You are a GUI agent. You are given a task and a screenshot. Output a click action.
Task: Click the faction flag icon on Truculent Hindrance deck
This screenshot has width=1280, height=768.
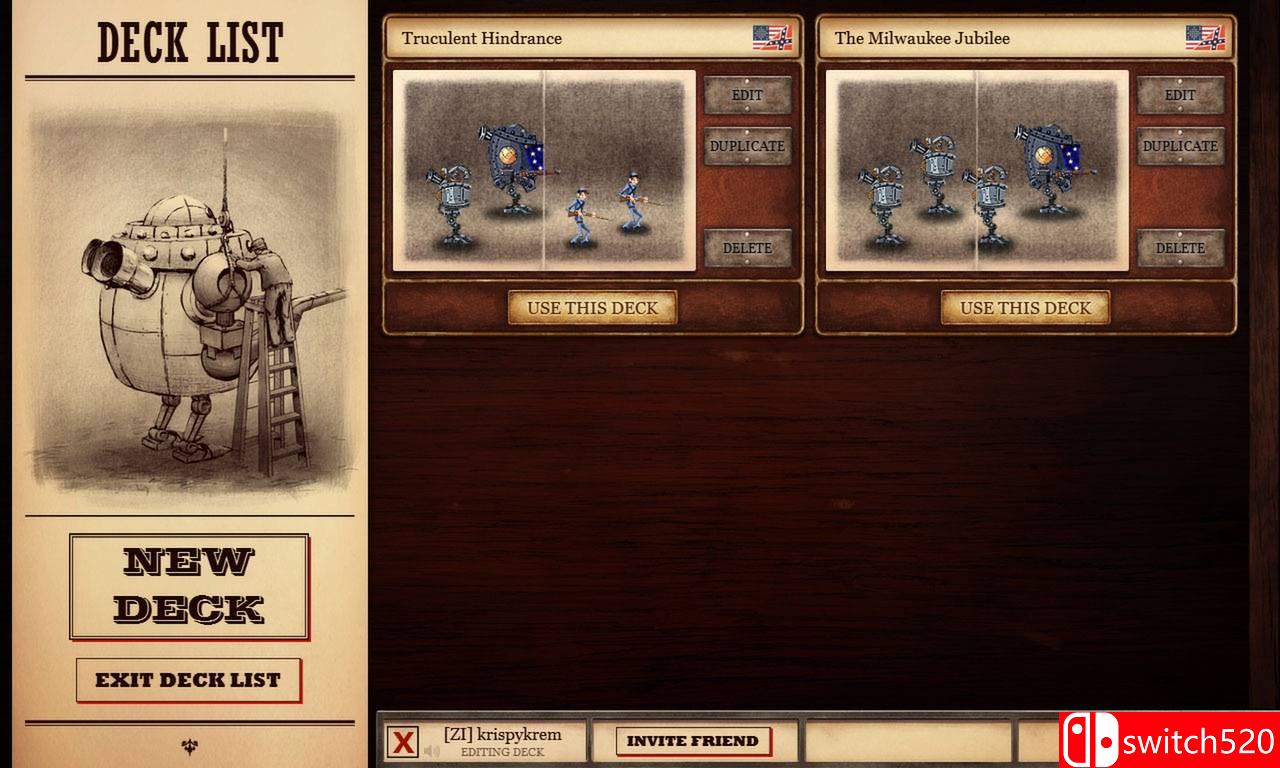click(x=775, y=37)
